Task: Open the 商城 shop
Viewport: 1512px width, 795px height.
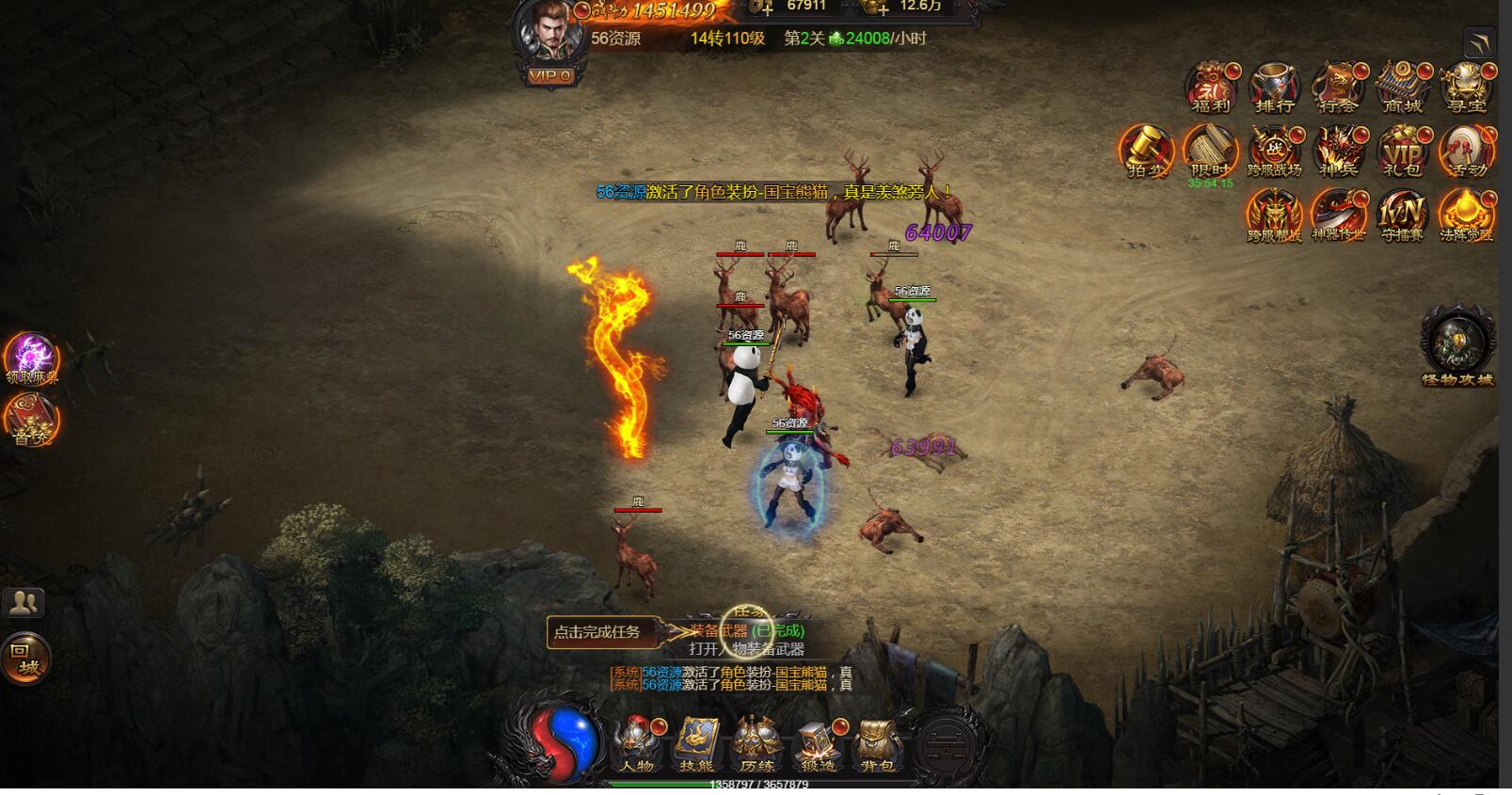Action: point(1402,87)
